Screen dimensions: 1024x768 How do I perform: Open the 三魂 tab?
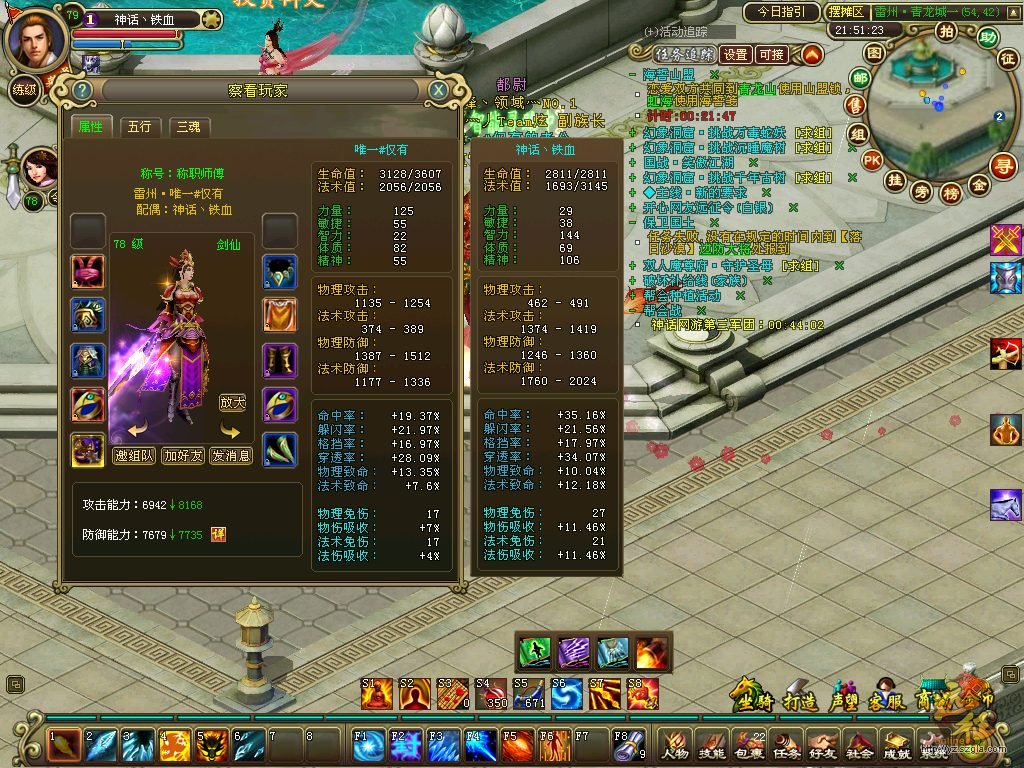[x=188, y=127]
